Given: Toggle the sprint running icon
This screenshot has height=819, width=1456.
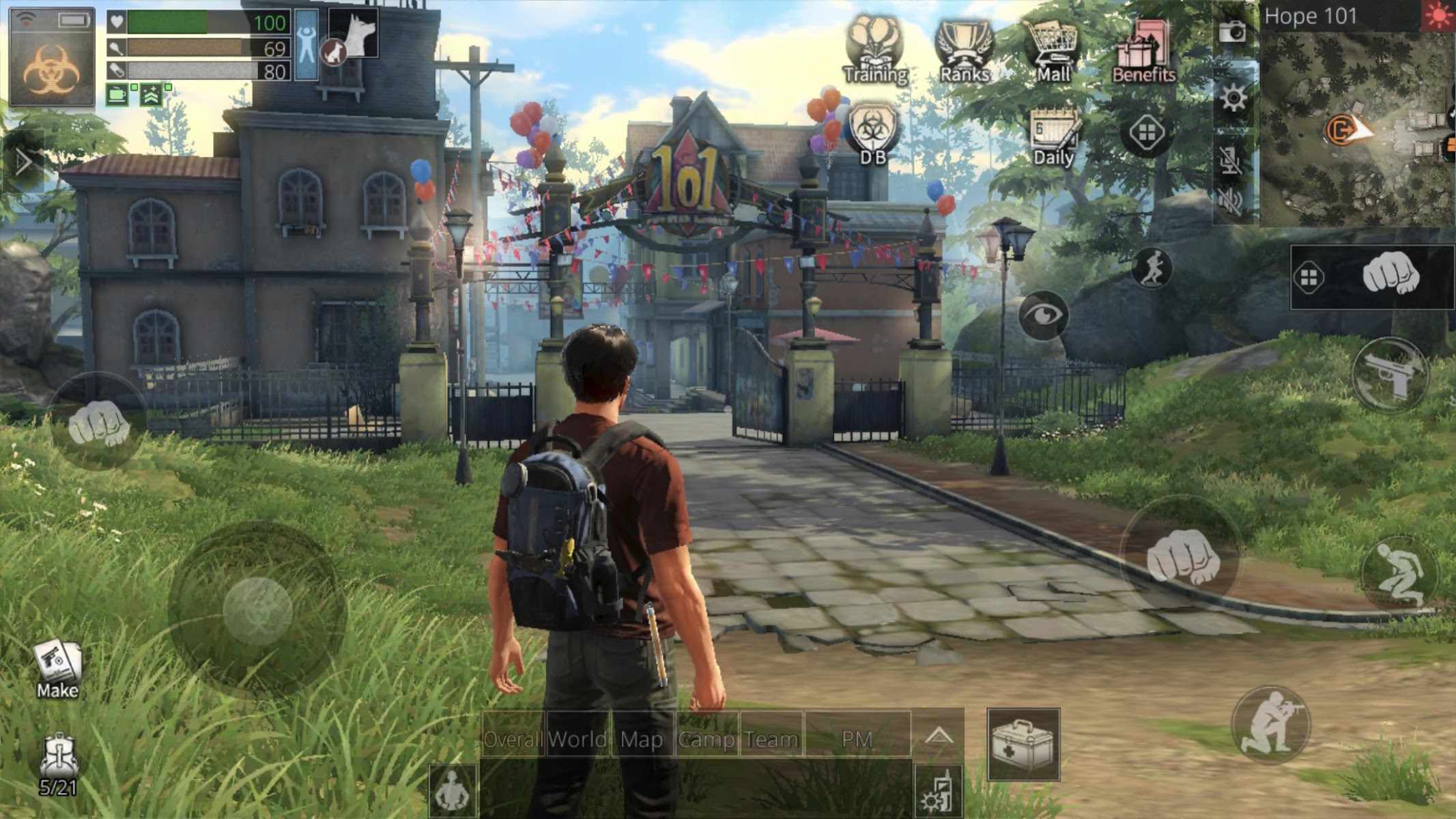Looking at the screenshot, I should pos(1151,267).
